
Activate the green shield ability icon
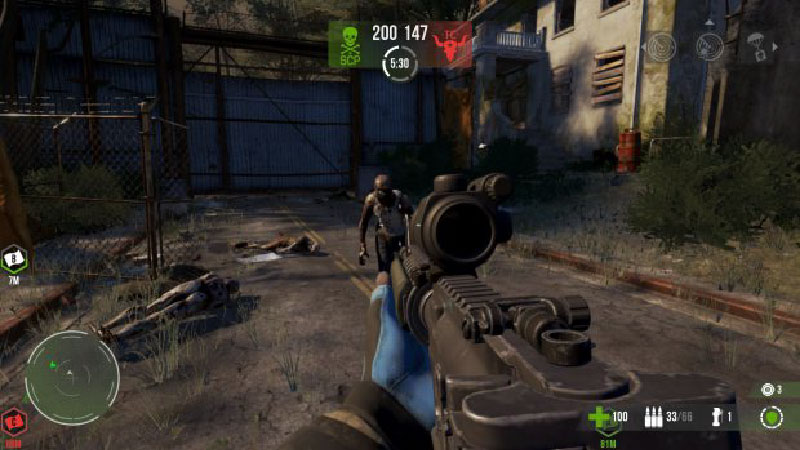pos(770,416)
